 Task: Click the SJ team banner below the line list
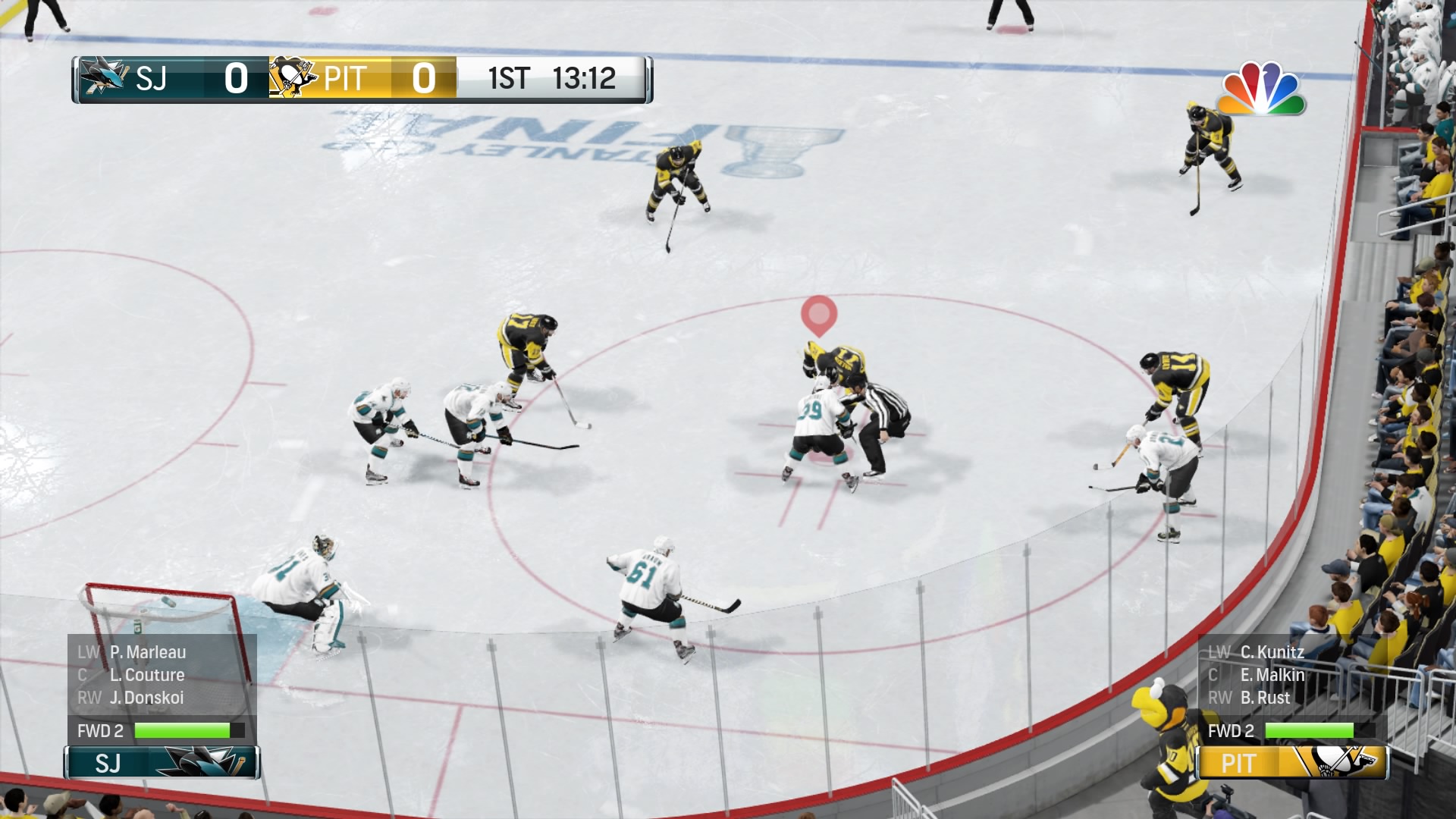pyautogui.click(x=162, y=763)
